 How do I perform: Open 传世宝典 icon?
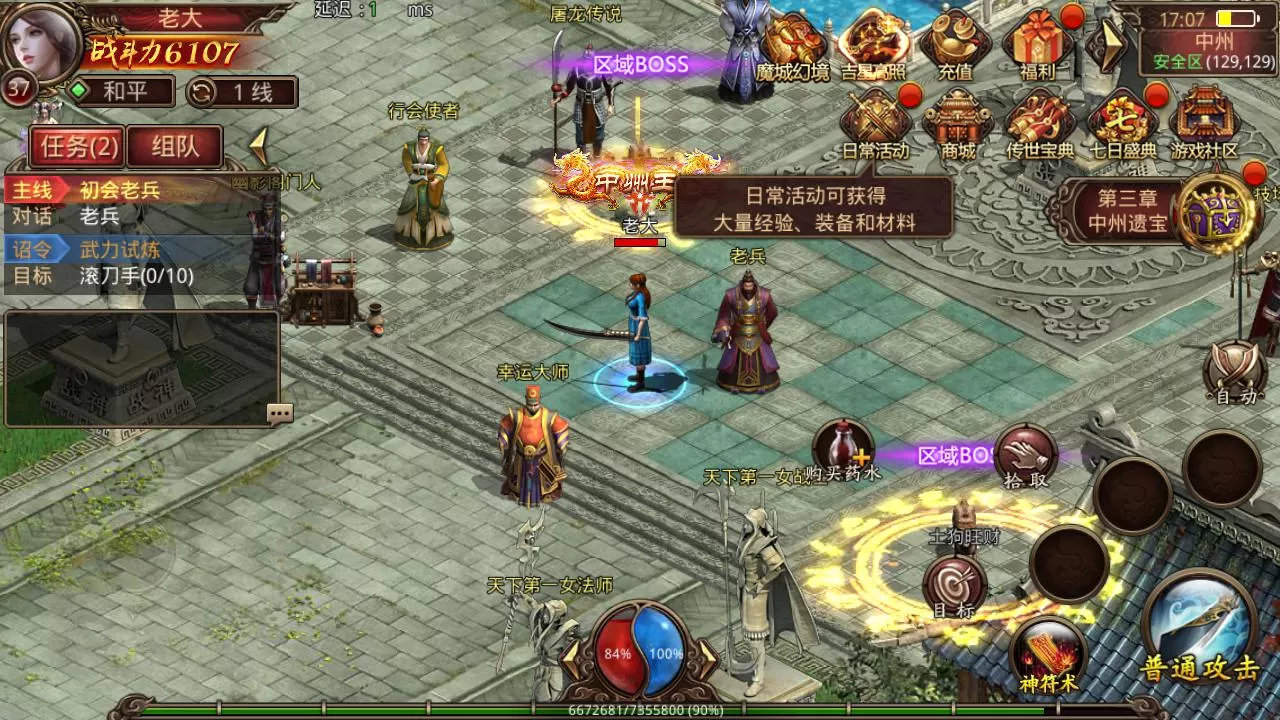tap(1039, 123)
